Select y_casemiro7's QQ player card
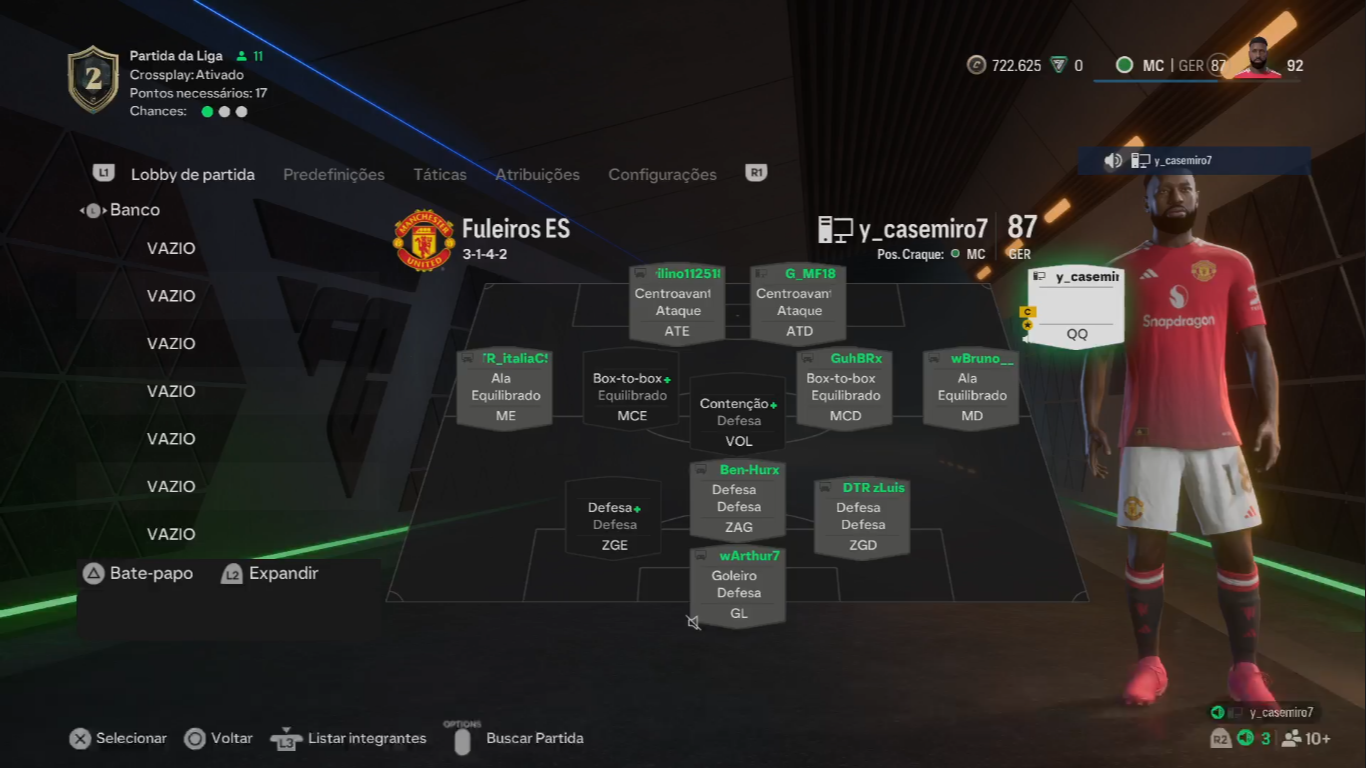This screenshot has width=1366, height=768. point(1076,308)
